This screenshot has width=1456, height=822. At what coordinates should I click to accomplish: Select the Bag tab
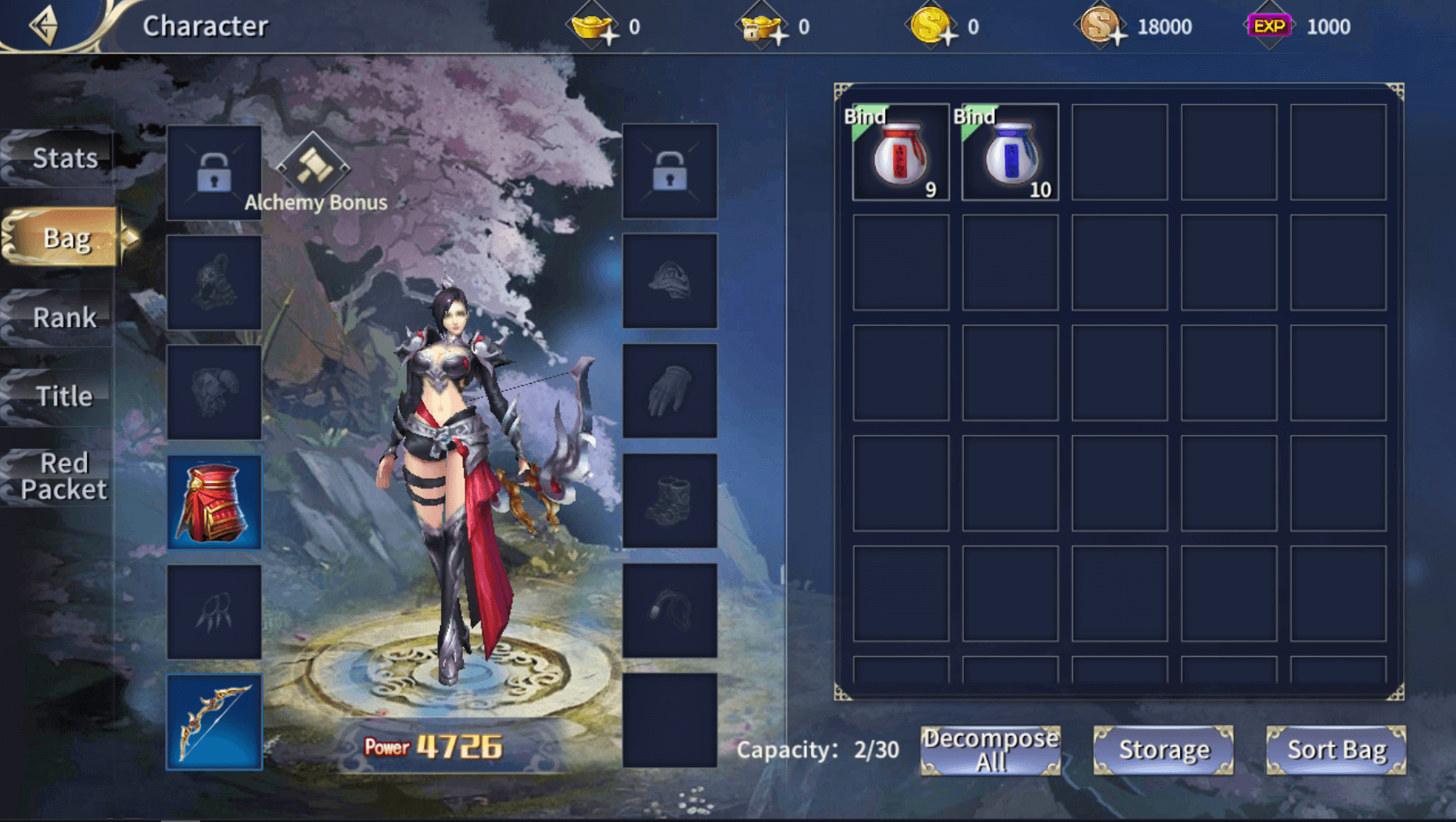[x=65, y=237]
